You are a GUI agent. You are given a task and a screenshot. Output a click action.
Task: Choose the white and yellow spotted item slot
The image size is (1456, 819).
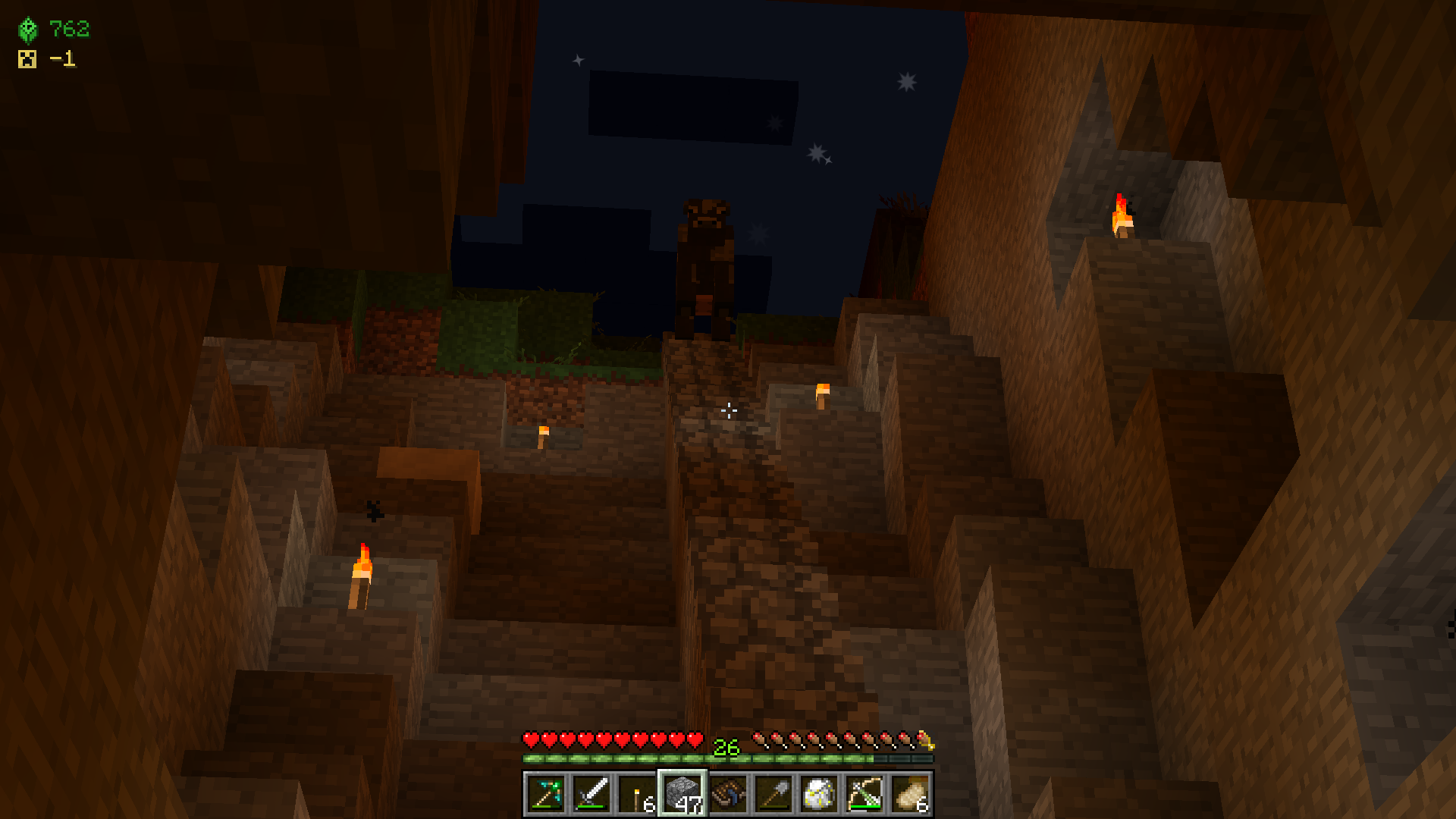[x=819, y=794]
